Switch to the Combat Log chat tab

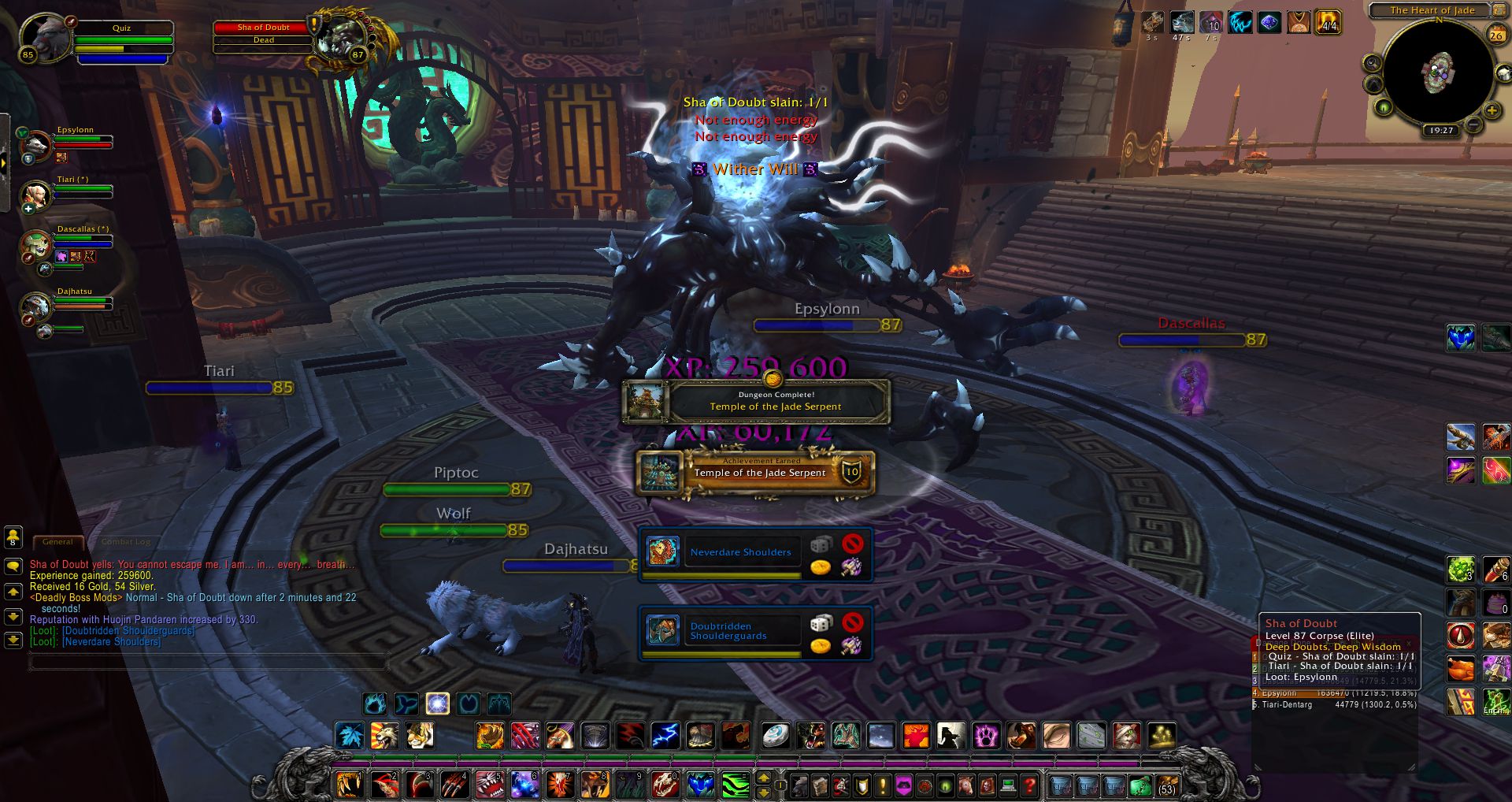126,542
